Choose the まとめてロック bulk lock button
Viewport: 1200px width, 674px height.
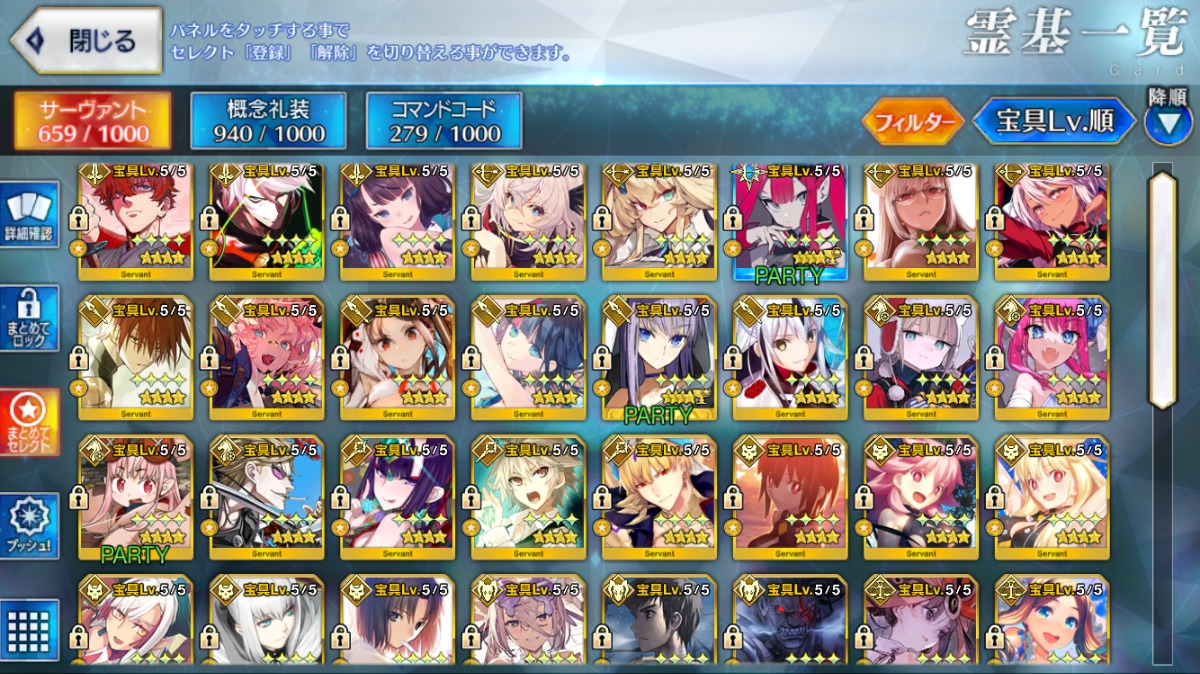[31, 319]
